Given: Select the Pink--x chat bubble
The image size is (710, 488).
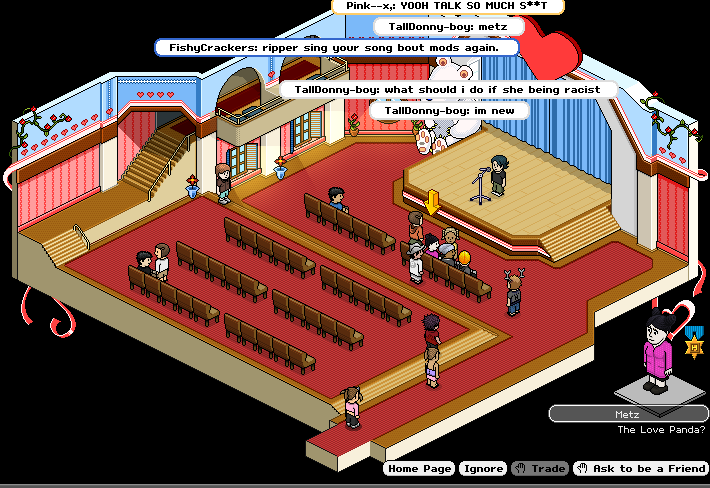Looking at the screenshot, I should (x=447, y=6).
